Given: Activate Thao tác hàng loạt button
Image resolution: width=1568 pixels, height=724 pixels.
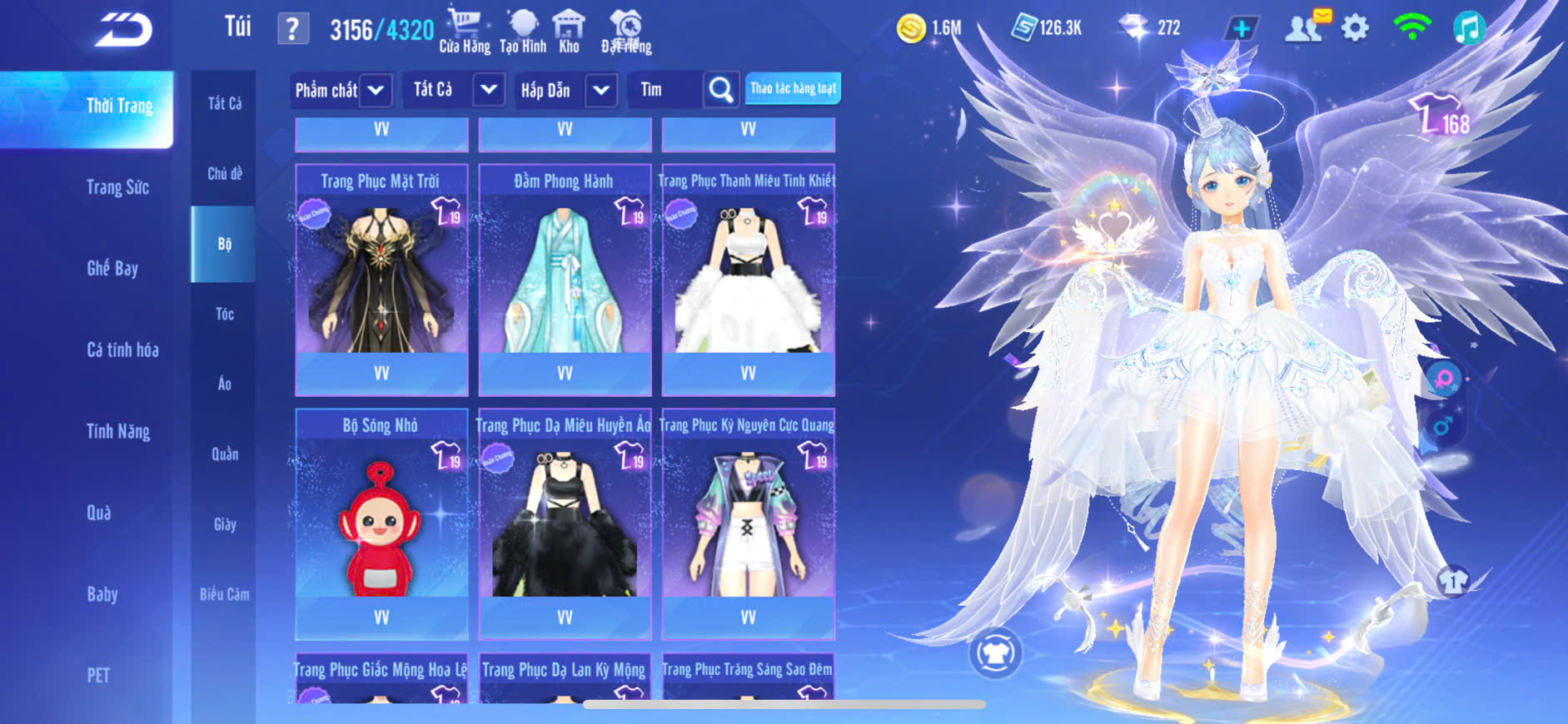Looking at the screenshot, I should (x=793, y=88).
